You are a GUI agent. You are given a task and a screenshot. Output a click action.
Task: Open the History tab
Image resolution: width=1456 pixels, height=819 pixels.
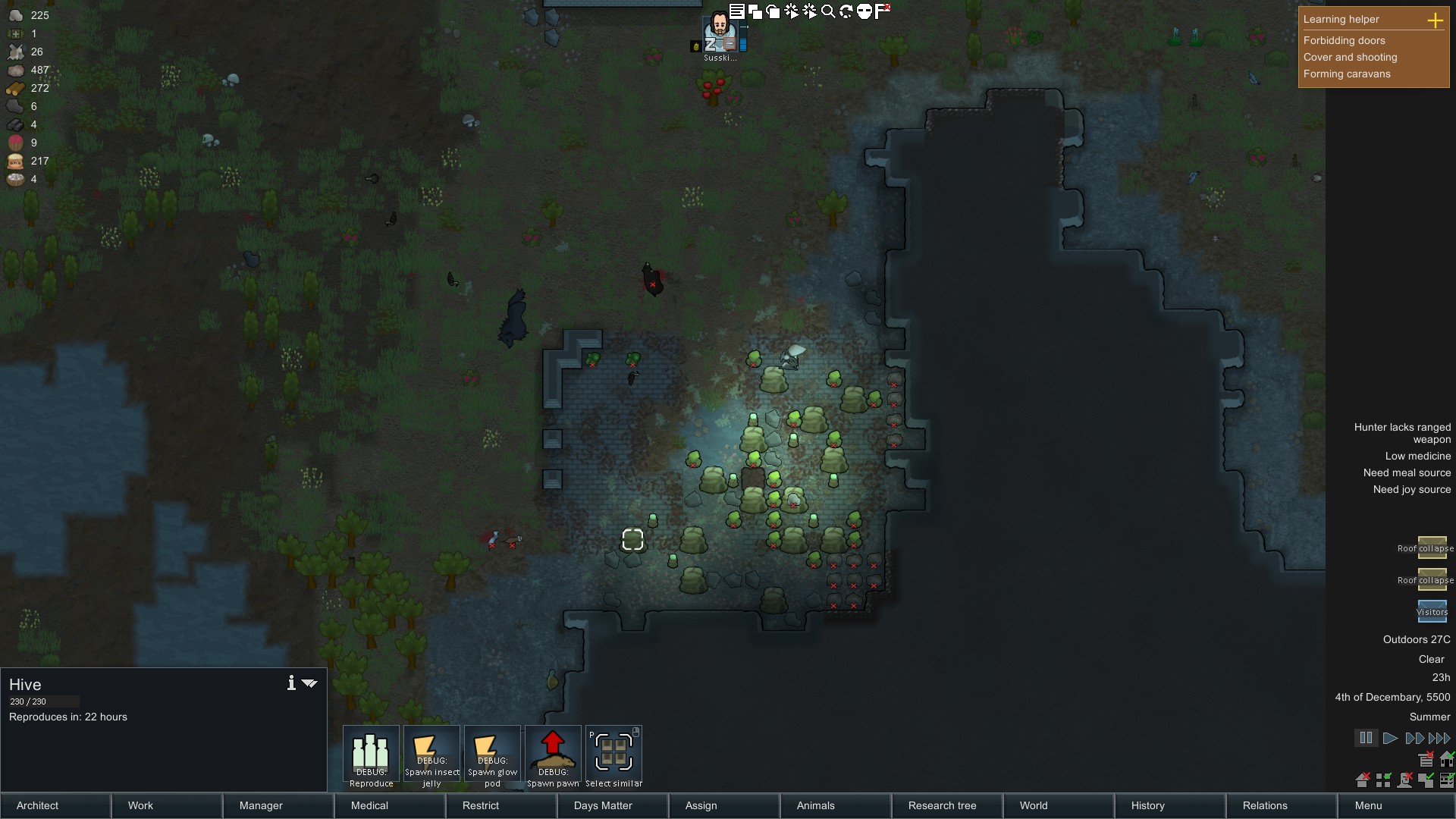pos(1170,805)
